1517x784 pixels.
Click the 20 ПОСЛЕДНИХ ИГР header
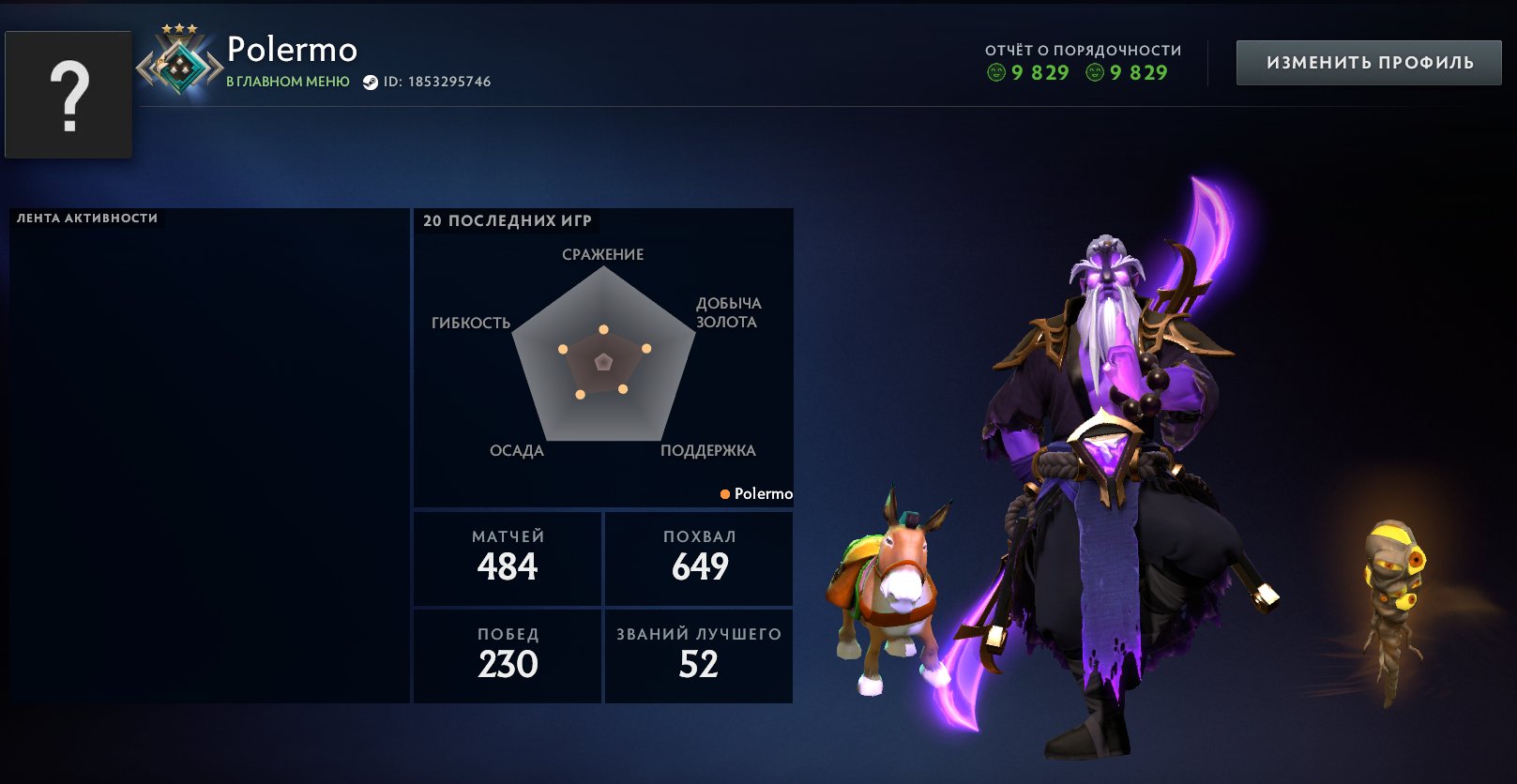(x=508, y=221)
